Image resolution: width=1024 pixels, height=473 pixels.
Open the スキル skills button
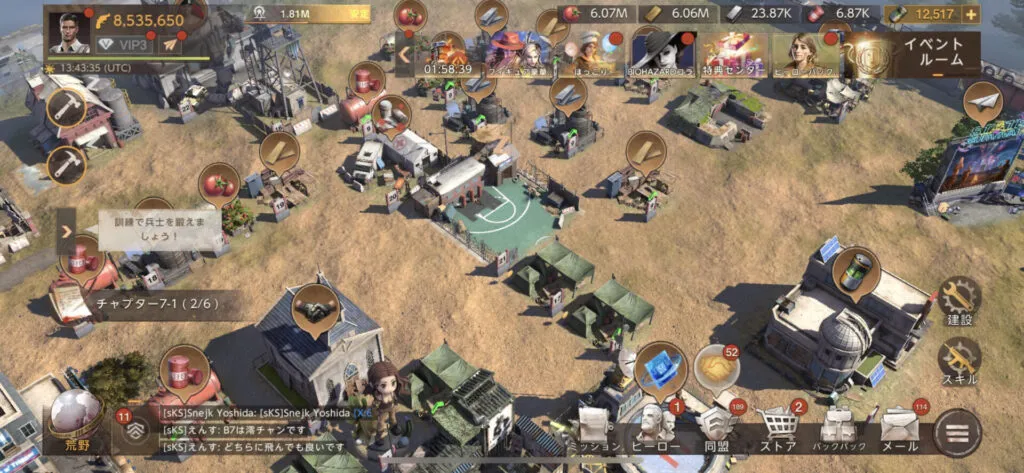959,363
